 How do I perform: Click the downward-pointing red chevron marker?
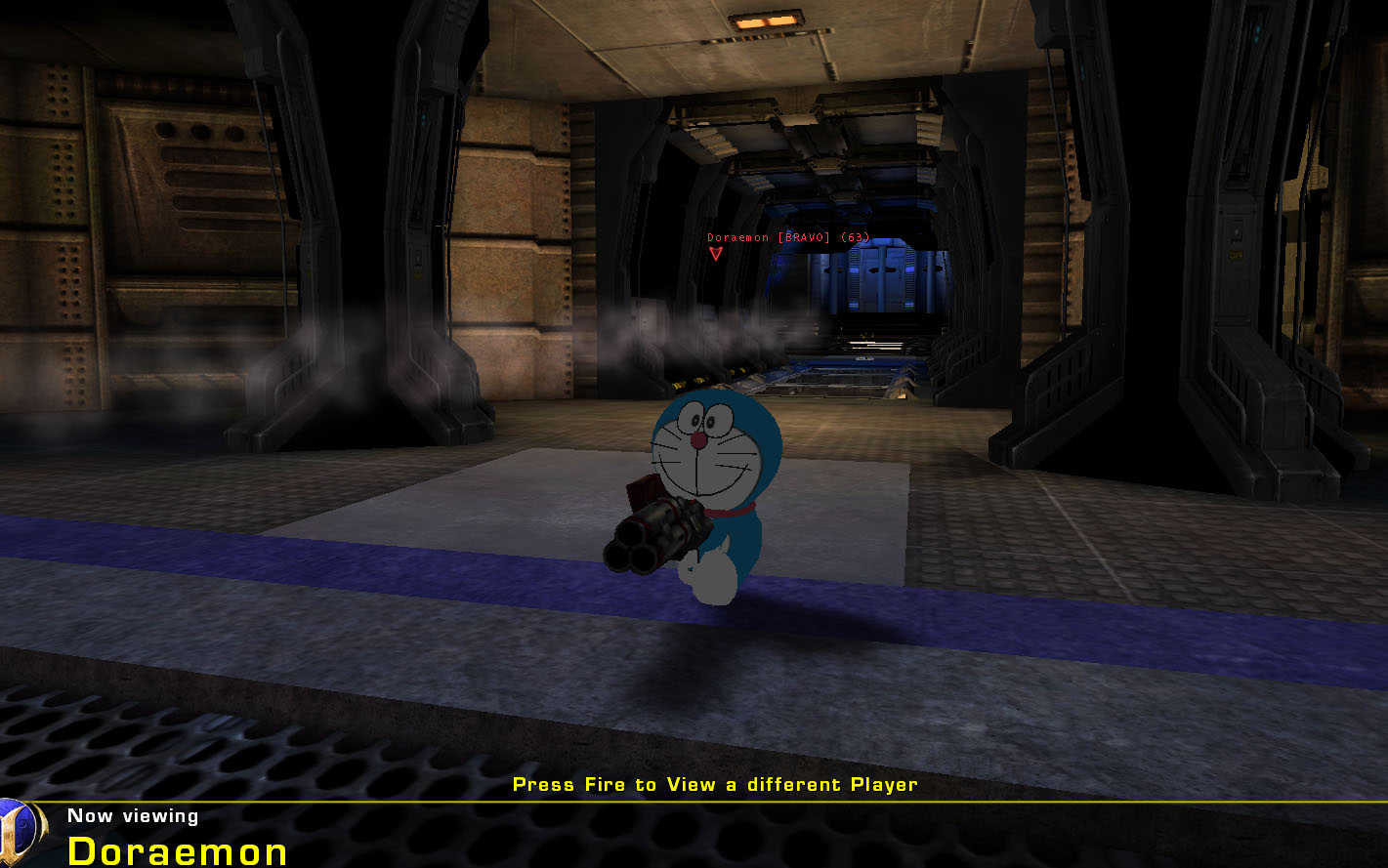coord(718,253)
